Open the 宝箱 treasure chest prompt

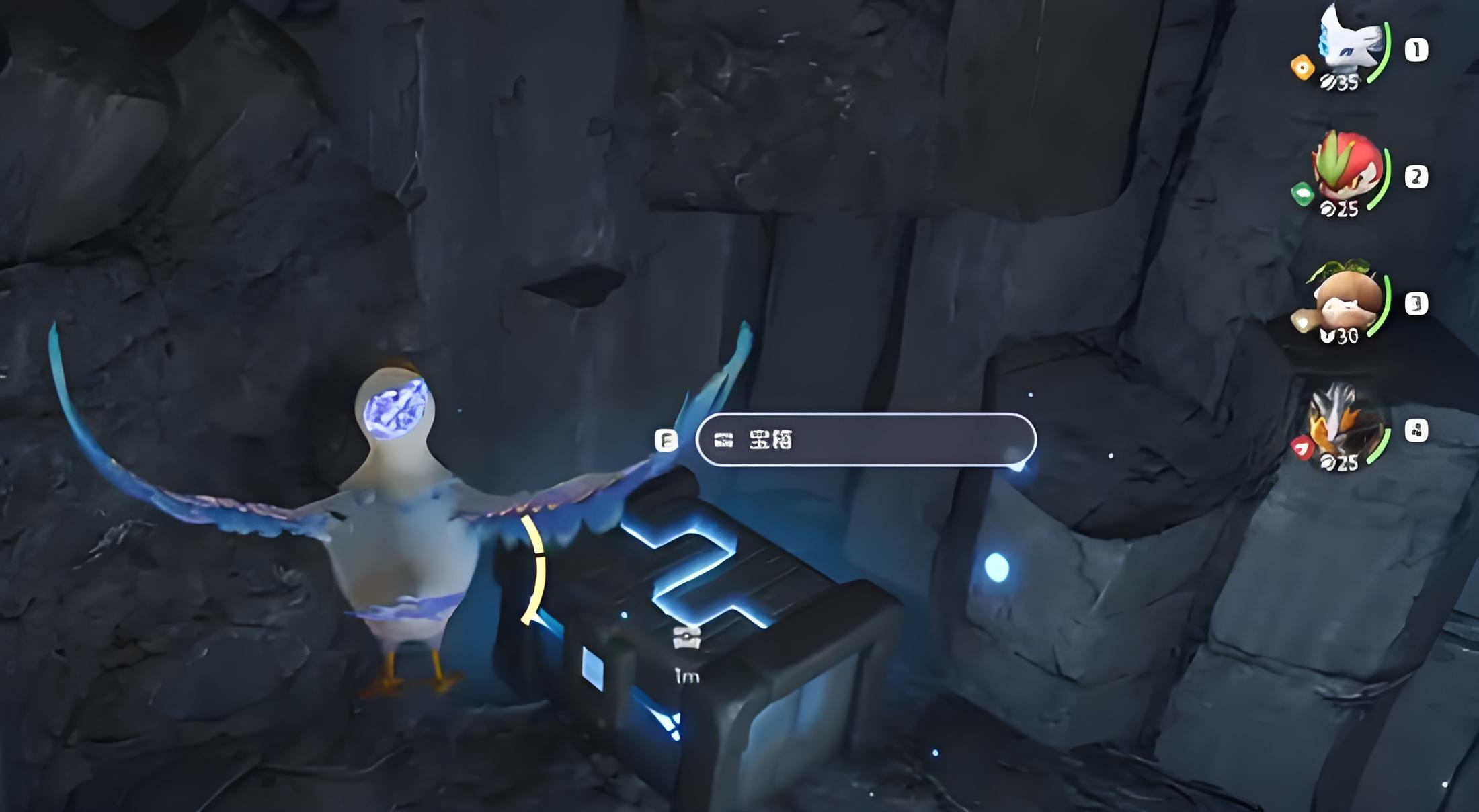click(865, 440)
